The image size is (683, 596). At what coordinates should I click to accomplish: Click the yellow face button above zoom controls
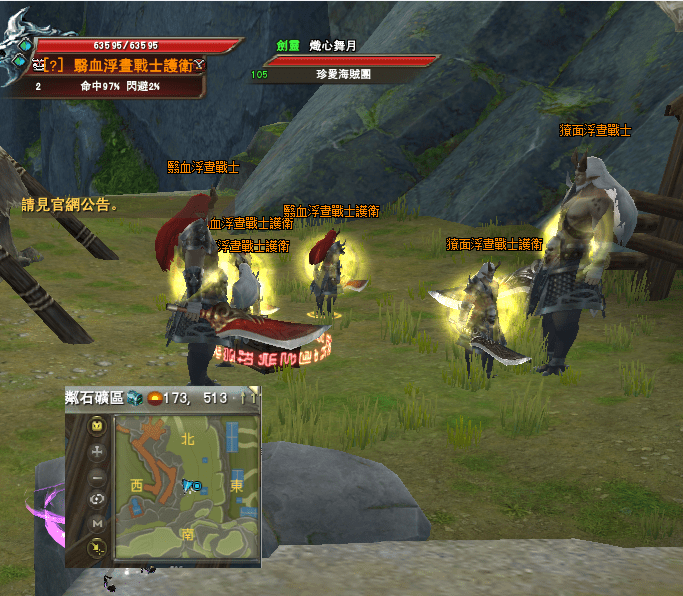97,426
